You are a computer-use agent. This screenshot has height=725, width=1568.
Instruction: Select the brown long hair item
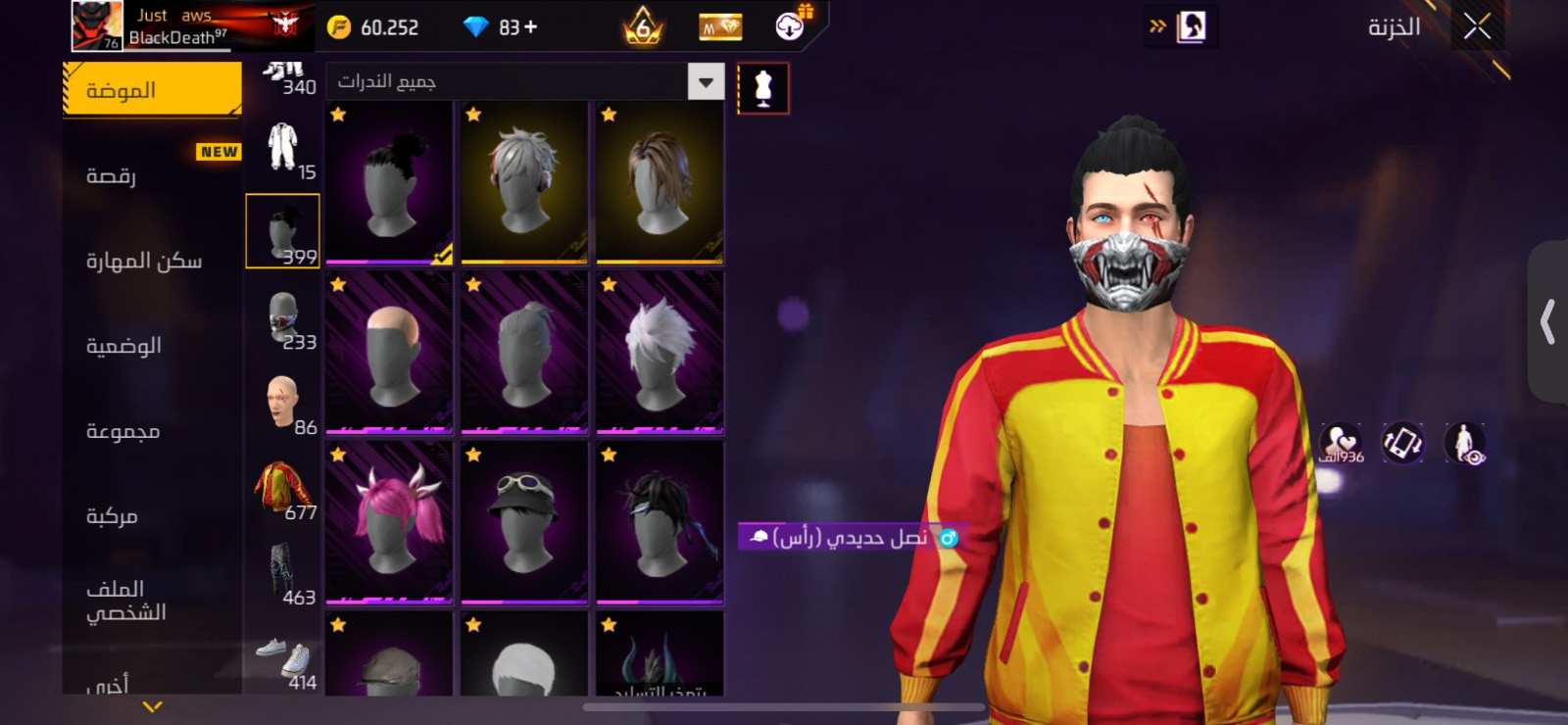coord(660,181)
